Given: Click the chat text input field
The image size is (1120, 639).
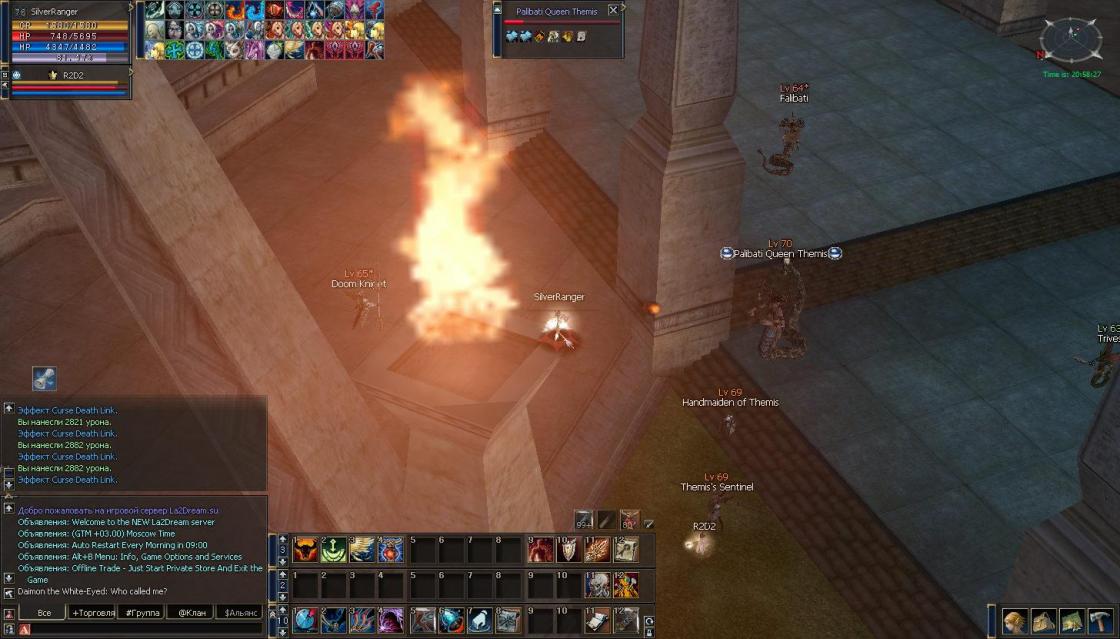Looking at the screenshot, I should tap(140, 629).
